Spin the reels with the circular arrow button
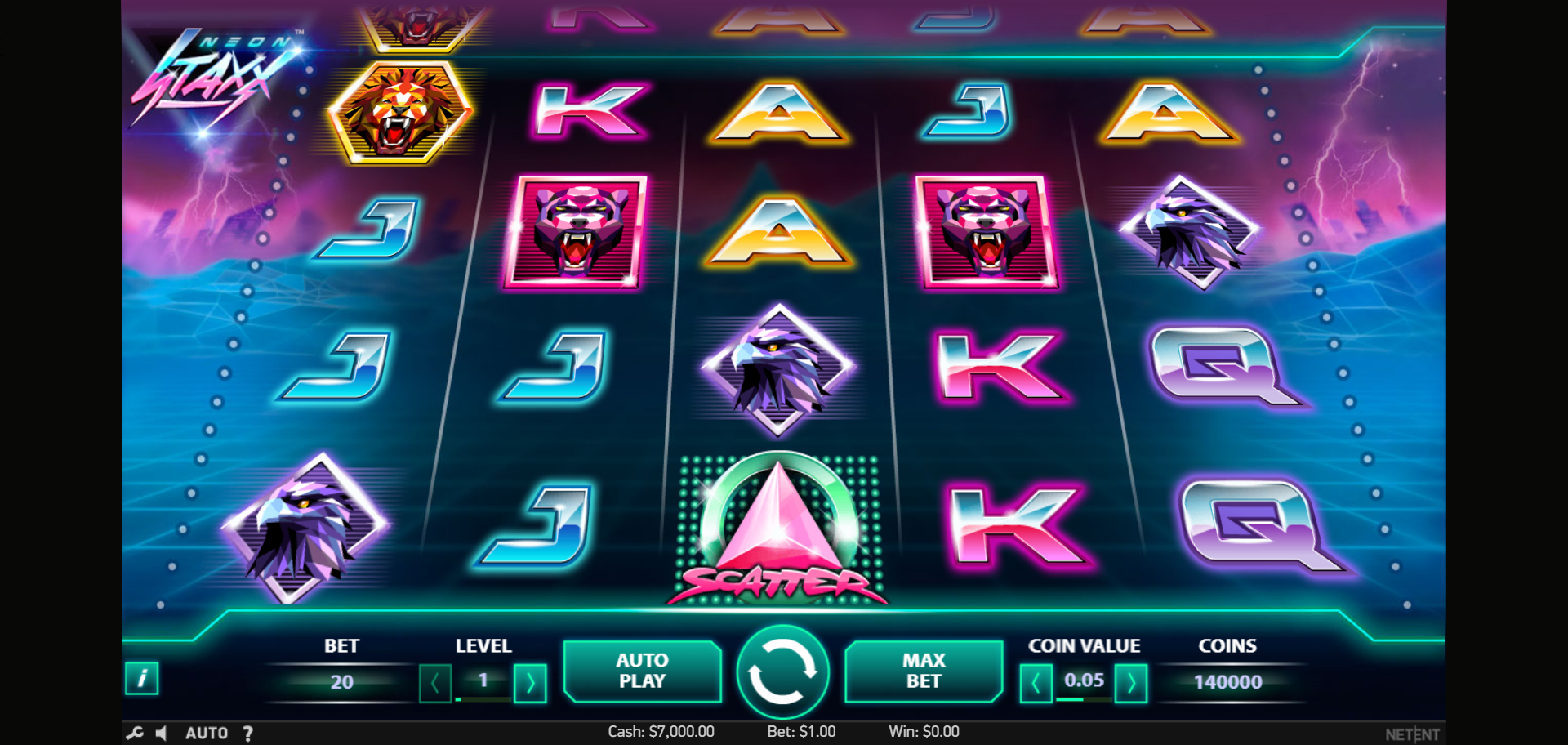The height and width of the screenshot is (745, 1568). (782, 672)
